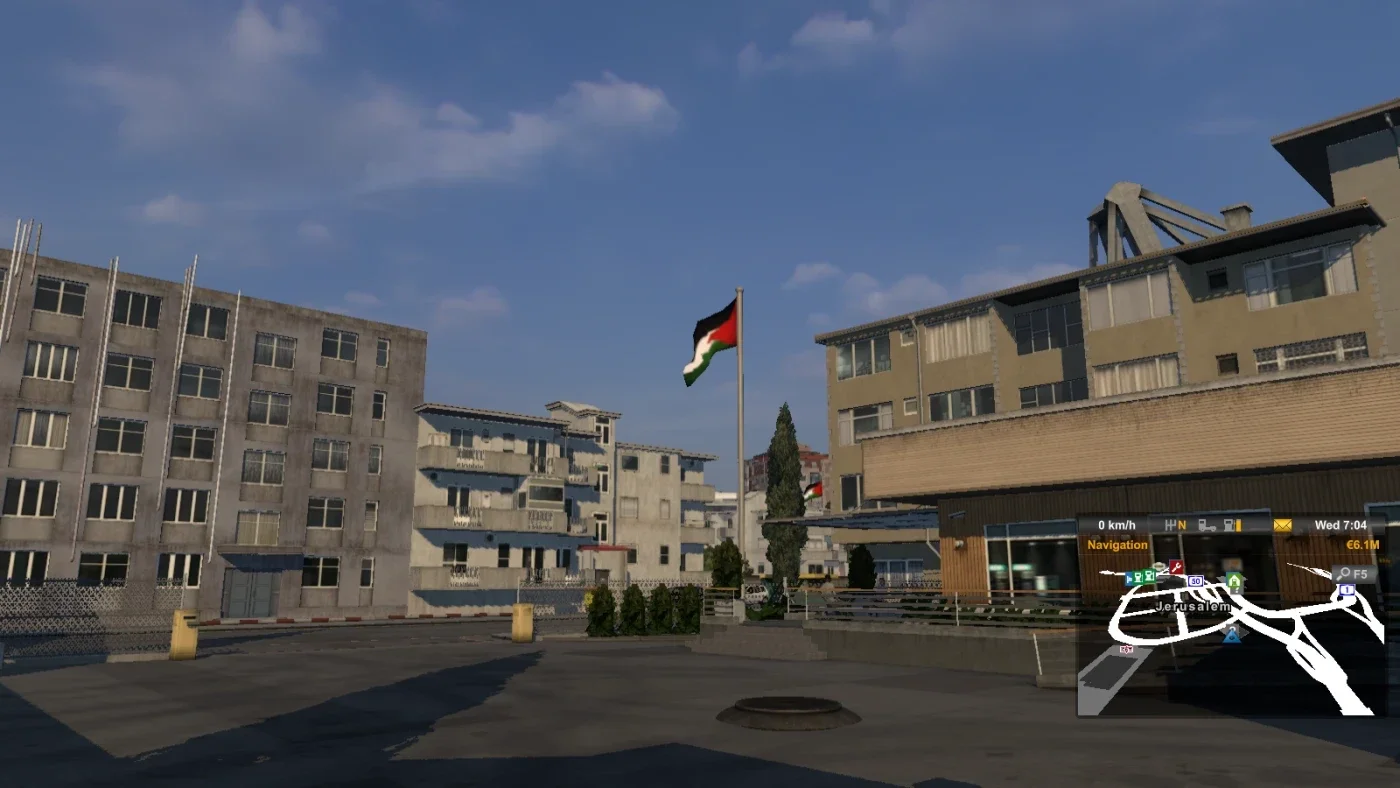The width and height of the screenshot is (1400, 788).
Task: Toggle the blue route 1 marker on the map
Action: point(1347,589)
